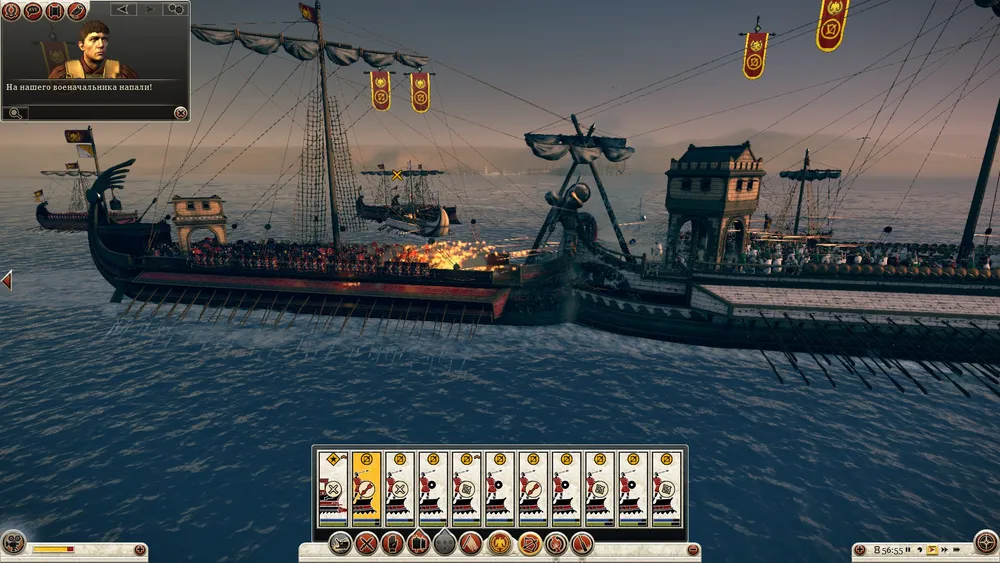Open the speech bubble chat button
This screenshot has height=563, width=1000.
(32, 11)
